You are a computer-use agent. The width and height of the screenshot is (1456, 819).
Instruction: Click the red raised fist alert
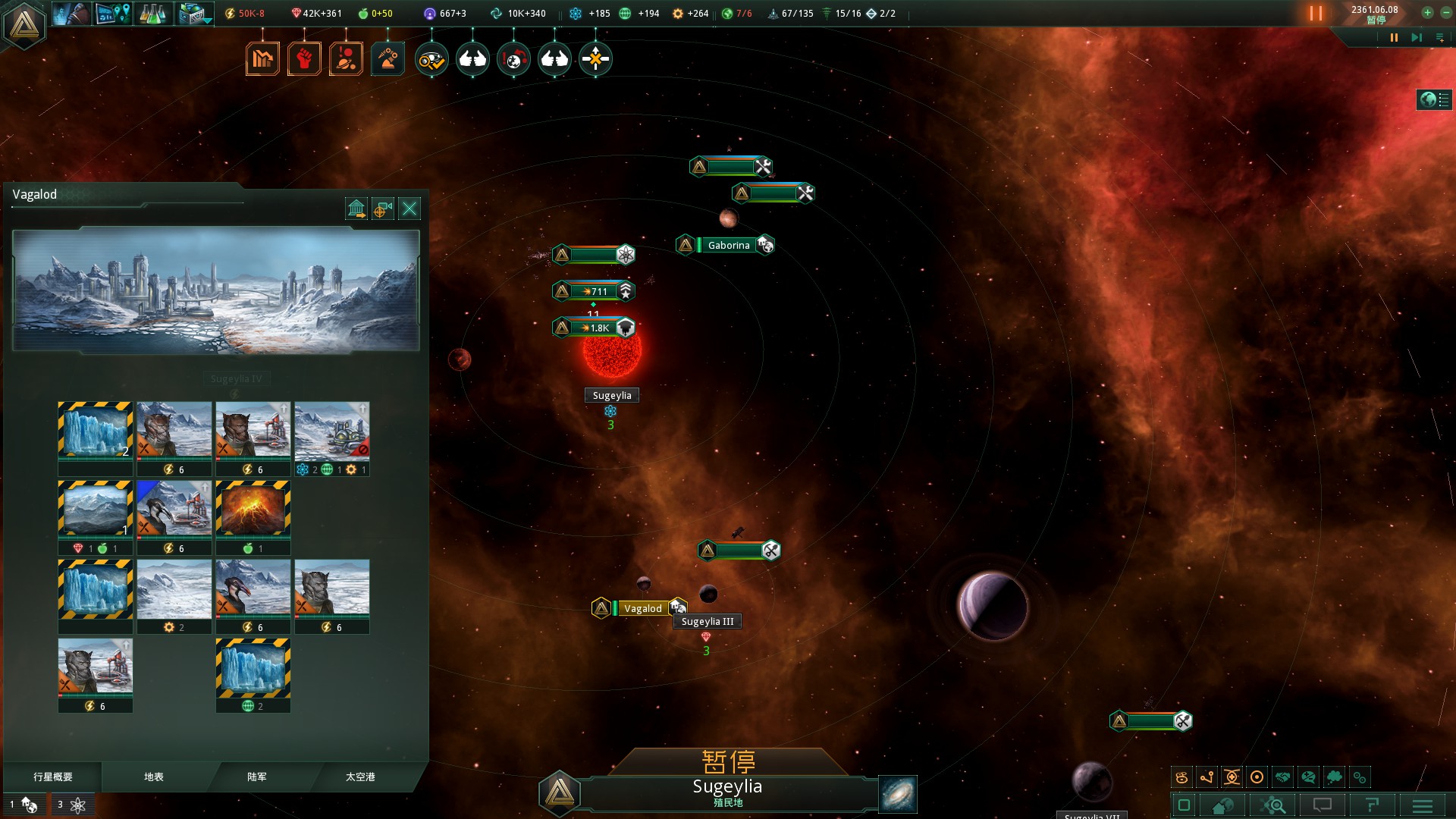click(x=304, y=58)
